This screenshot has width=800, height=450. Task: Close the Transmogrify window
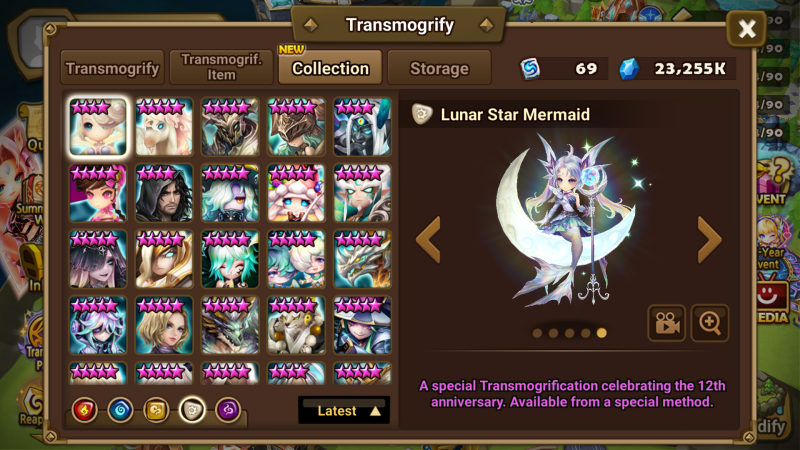click(x=746, y=30)
